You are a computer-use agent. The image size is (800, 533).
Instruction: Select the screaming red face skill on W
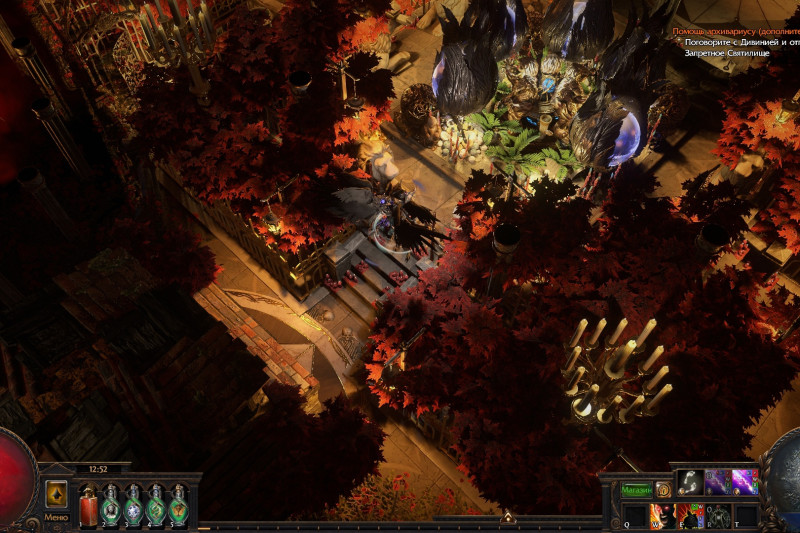pos(663,515)
